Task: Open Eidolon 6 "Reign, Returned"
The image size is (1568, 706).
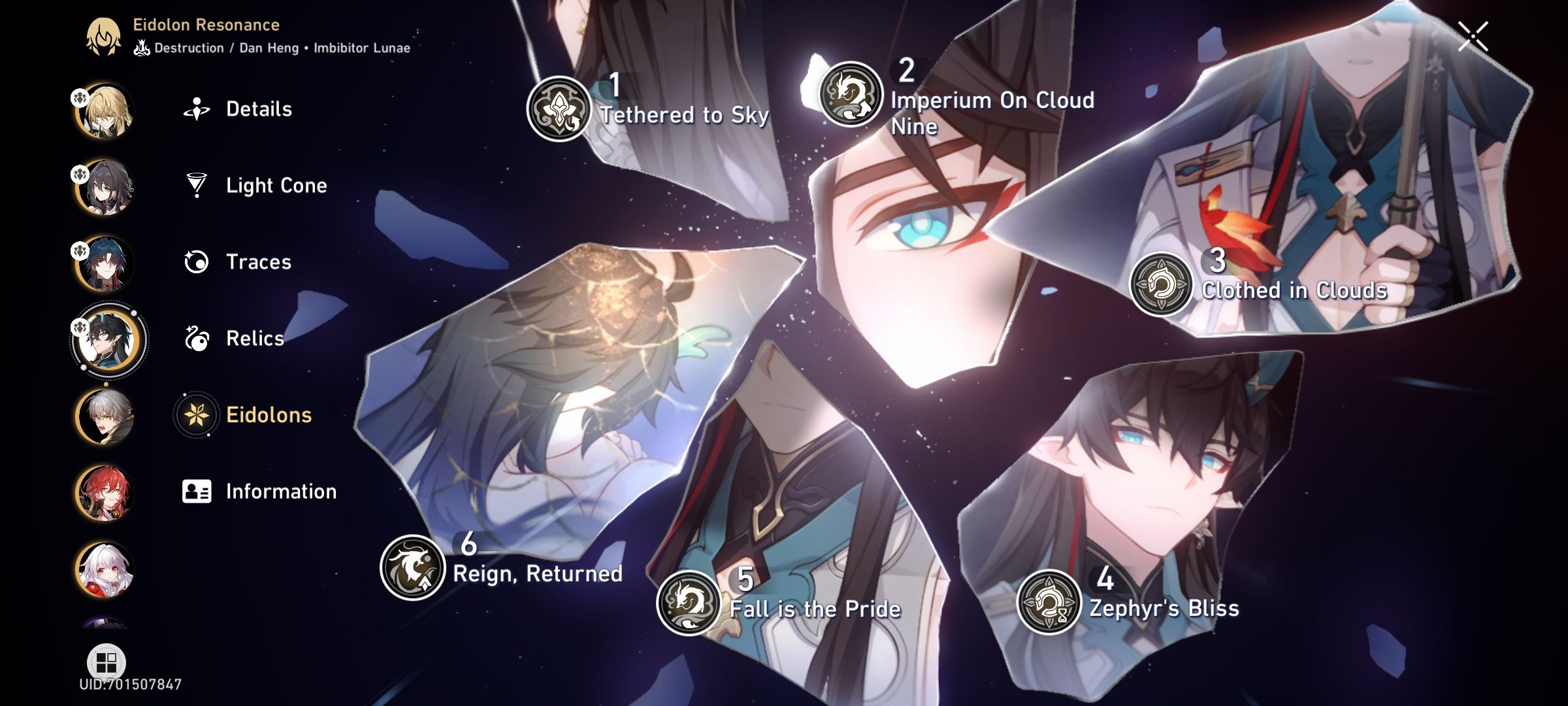Action: [411, 567]
